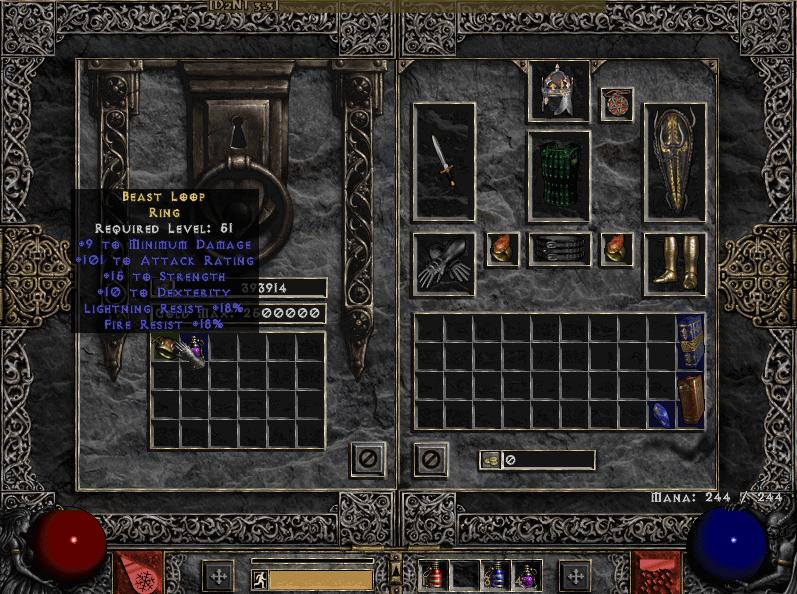Pick up the purple potion in stash
Image resolution: width=797 pixels, height=594 pixels.
[196, 348]
